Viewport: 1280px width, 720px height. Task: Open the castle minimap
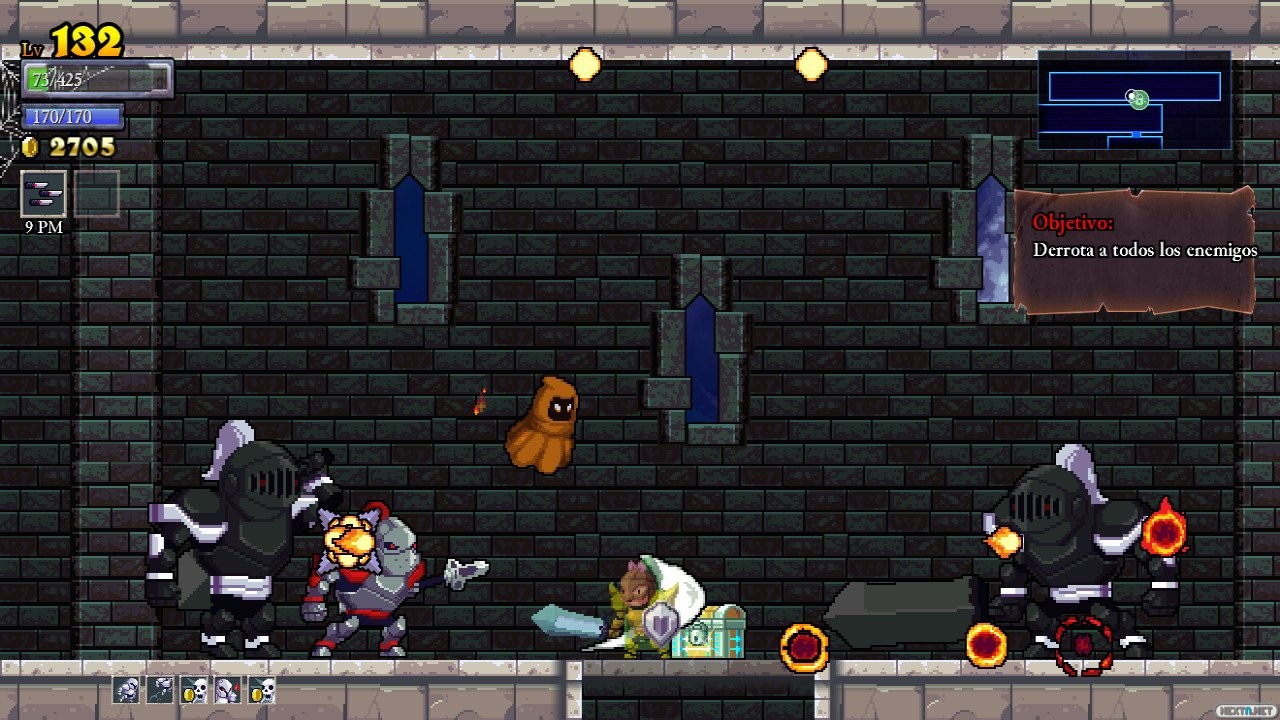point(1134,100)
